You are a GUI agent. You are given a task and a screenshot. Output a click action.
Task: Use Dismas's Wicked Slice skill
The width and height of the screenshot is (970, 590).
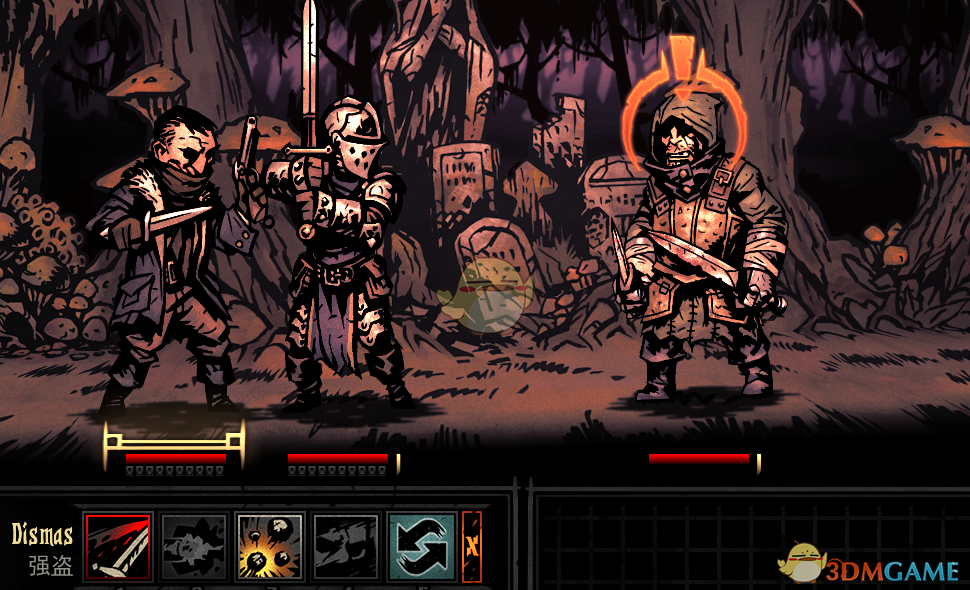[118, 547]
